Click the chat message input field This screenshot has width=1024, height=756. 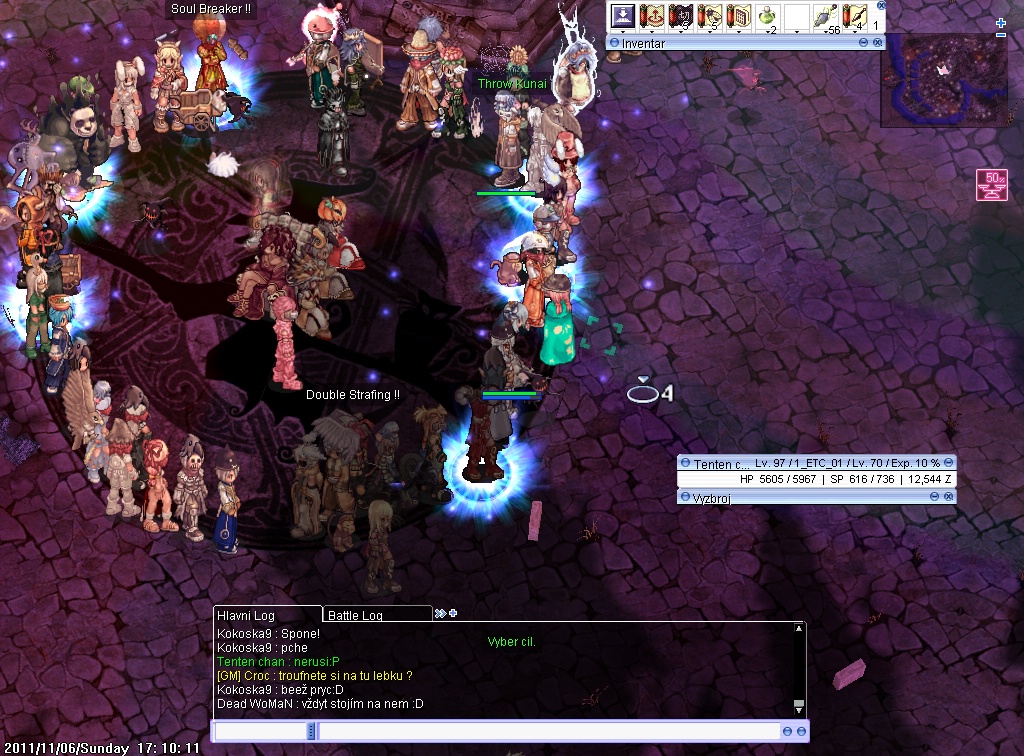(x=548, y=732)
